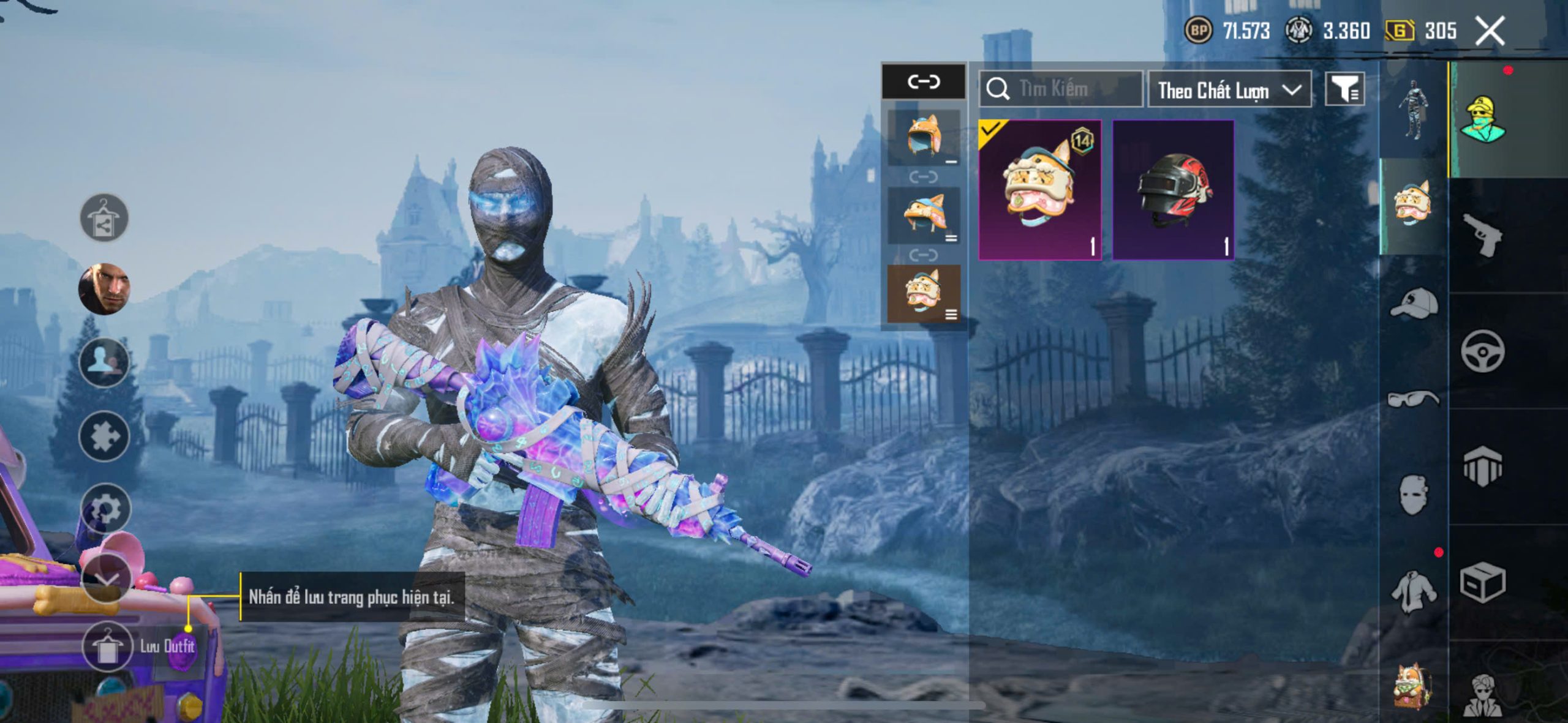Select the level-one helmet link slot
Screen dimensions: 1568x723
tap(924, 138)
